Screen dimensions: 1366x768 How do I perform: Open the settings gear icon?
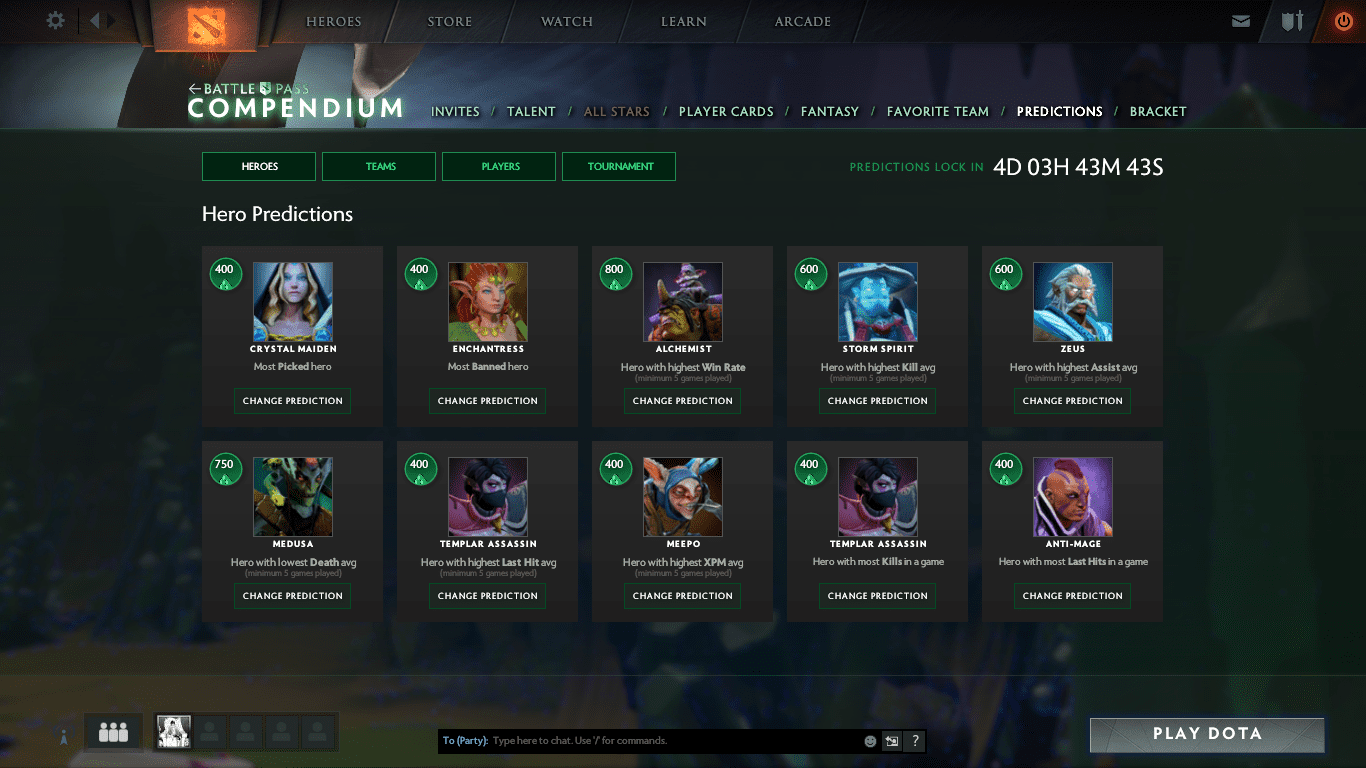click(x=56, y=20)
